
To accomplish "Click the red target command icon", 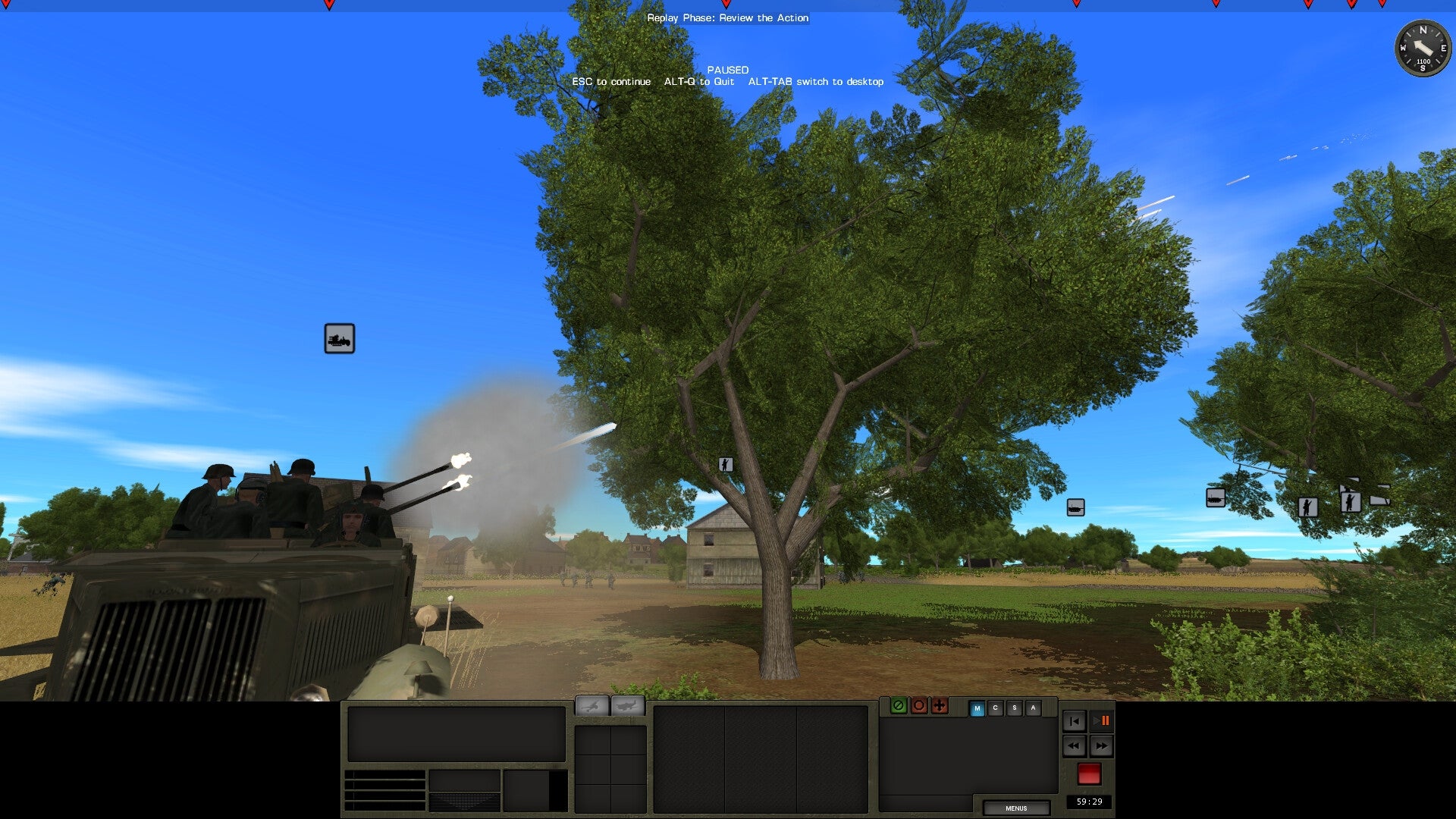I will [918, 706].
